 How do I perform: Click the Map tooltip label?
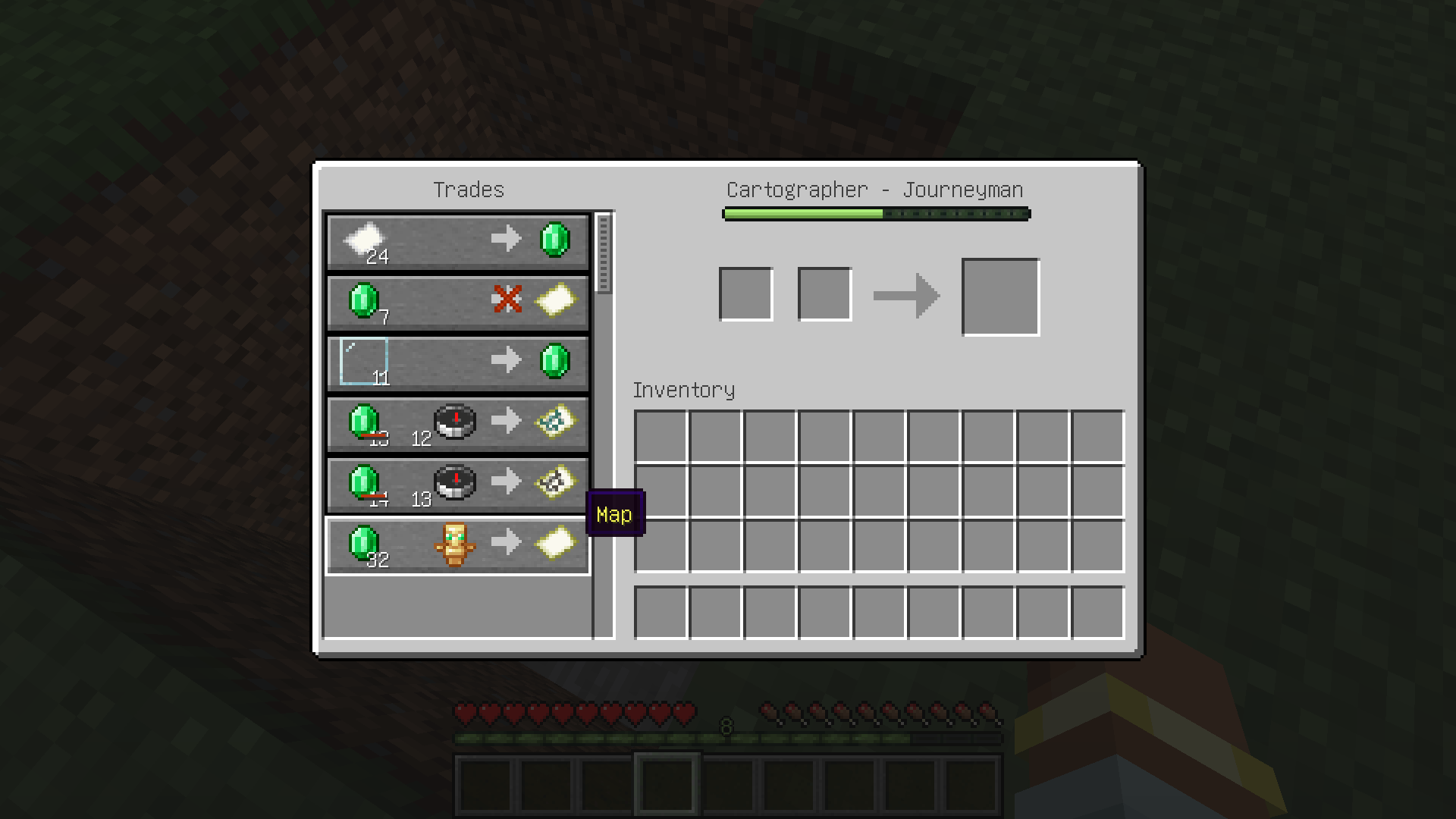(x=614, y=514)
